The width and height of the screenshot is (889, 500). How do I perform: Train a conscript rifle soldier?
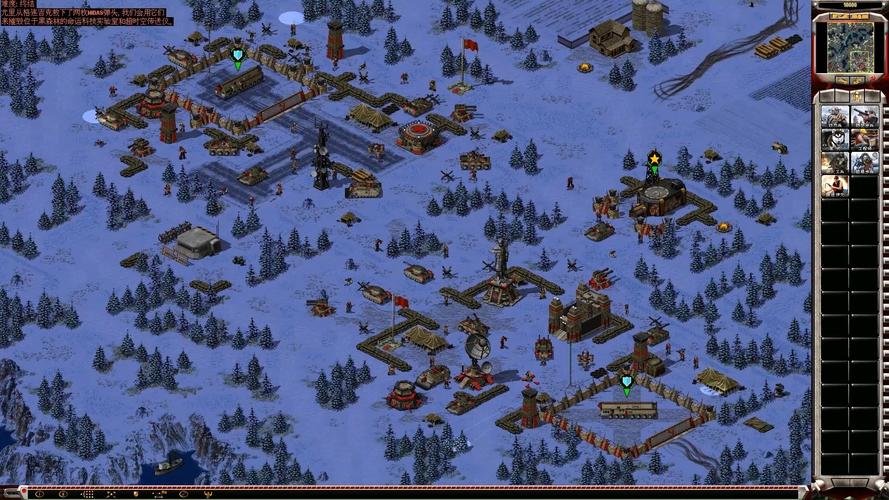pyautogui.click(x=835, y=115)
